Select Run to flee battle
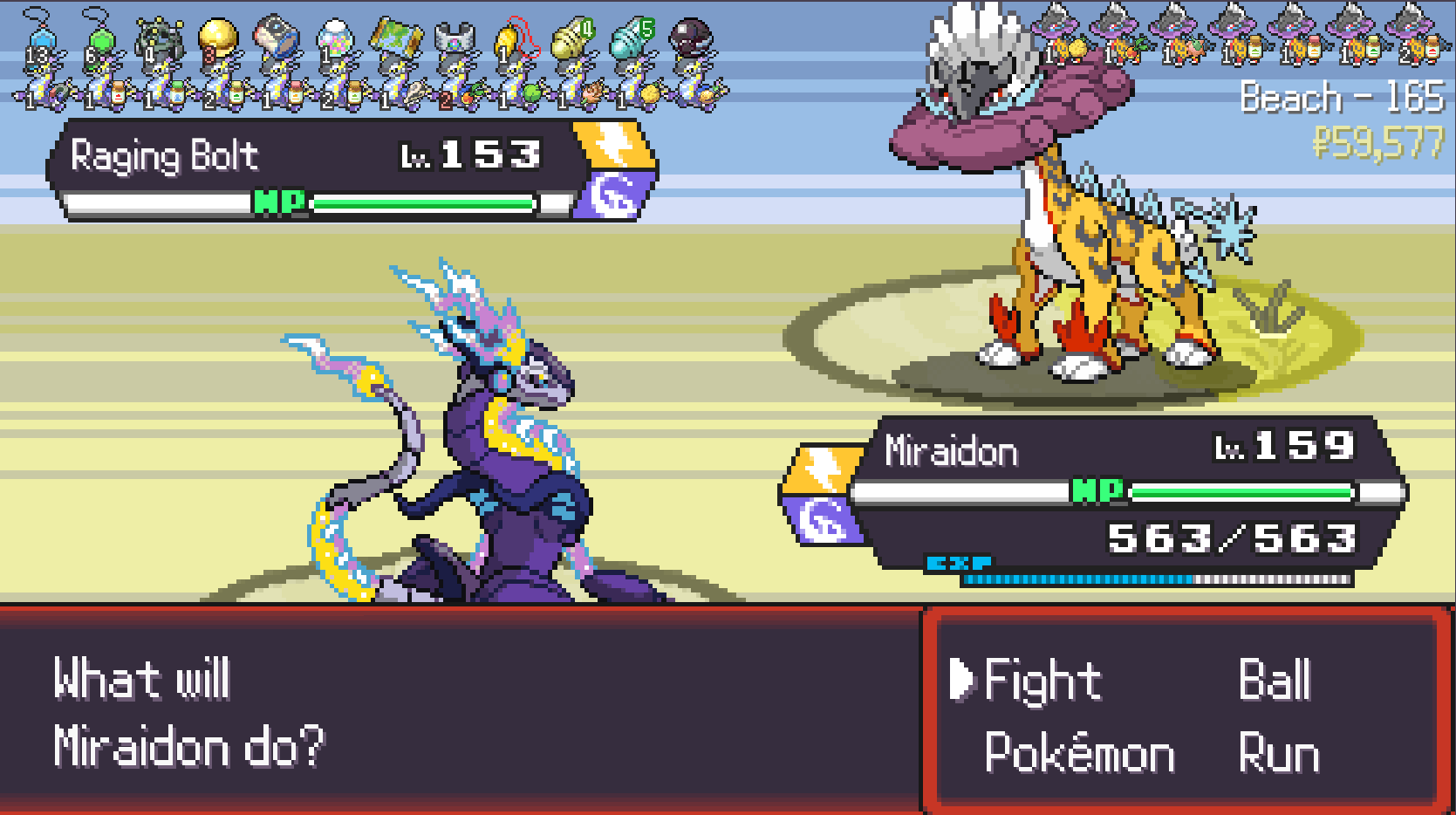1456x815 pixels. tap(1278, 752)
